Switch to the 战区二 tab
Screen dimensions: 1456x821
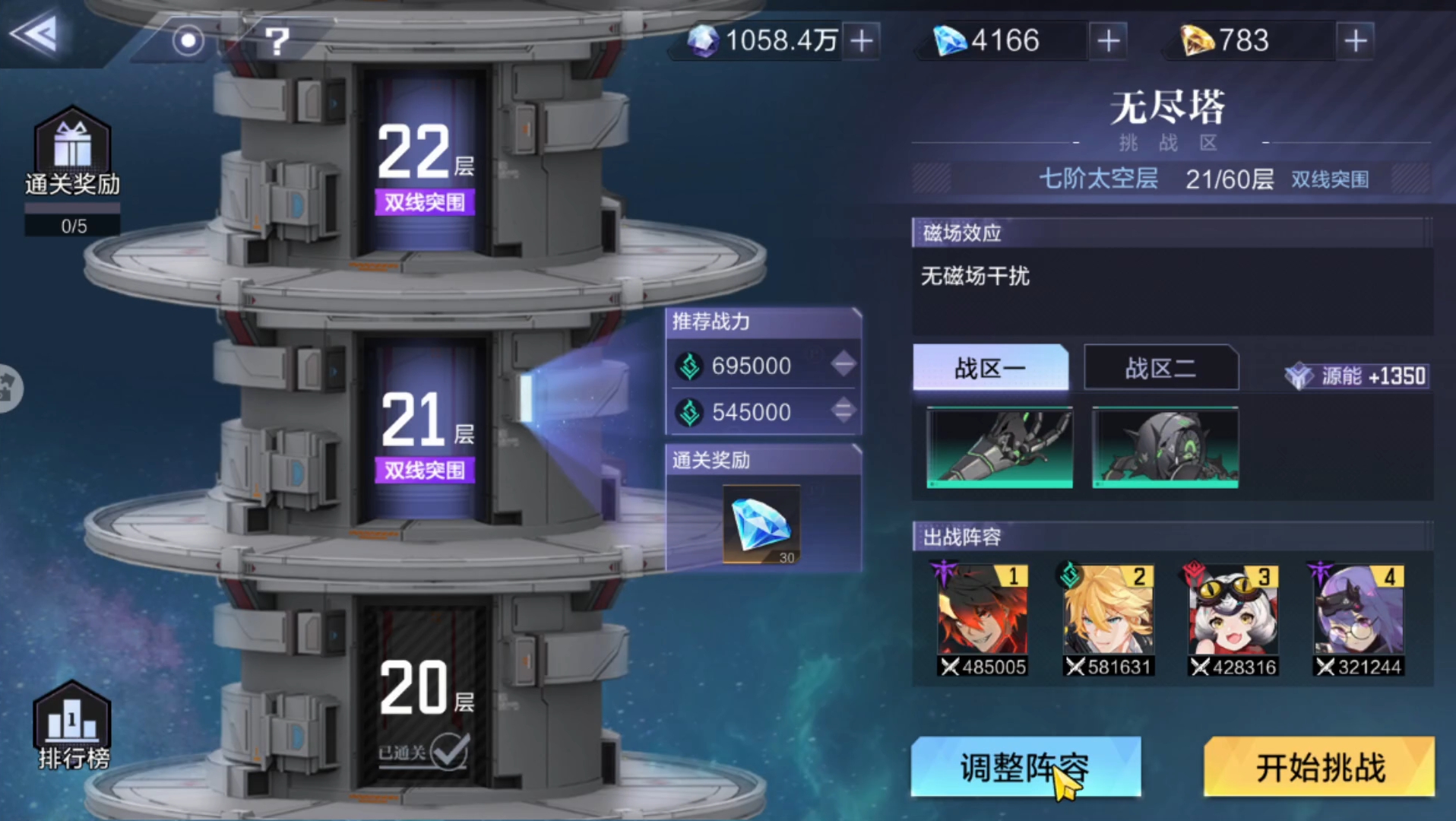click(1160, 368)
